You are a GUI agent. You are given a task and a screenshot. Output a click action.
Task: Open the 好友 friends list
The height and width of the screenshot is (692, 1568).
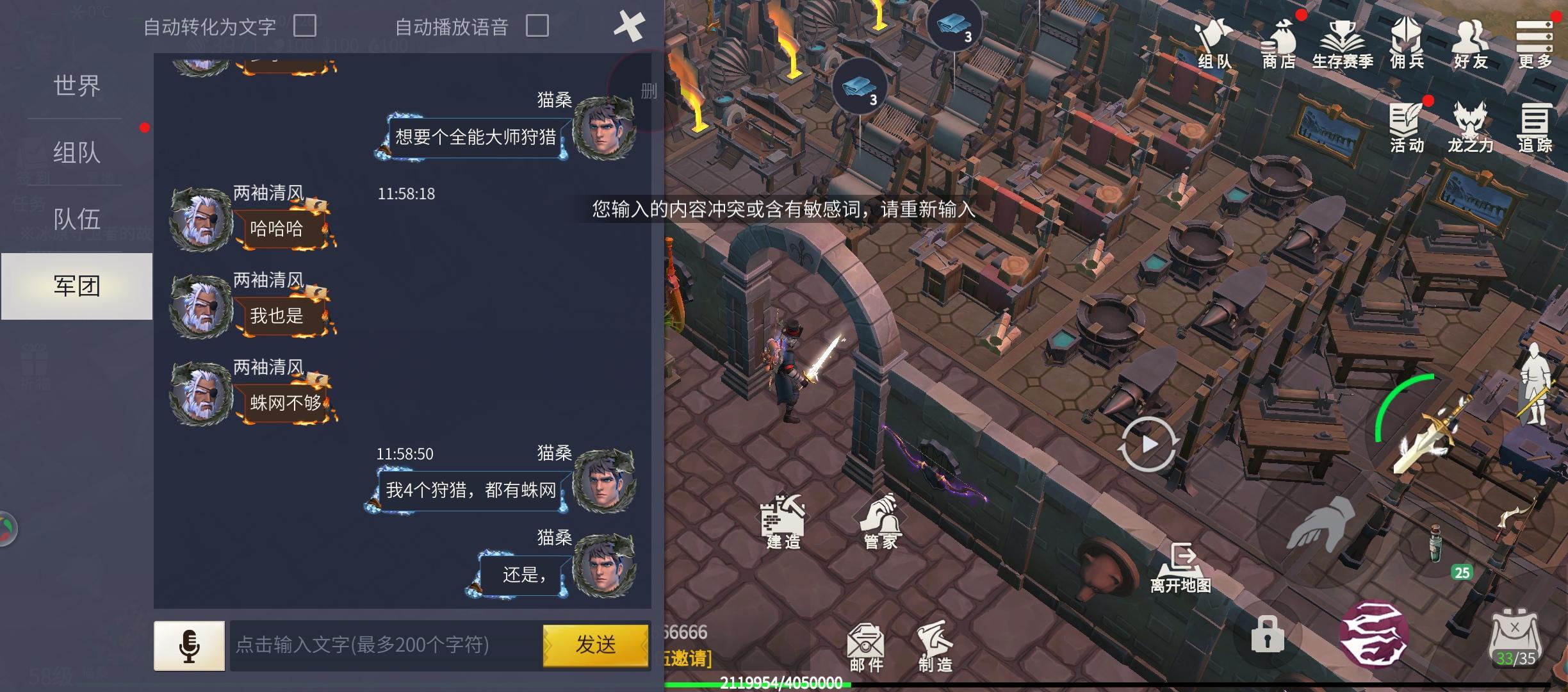click(x=1471, y=38)
